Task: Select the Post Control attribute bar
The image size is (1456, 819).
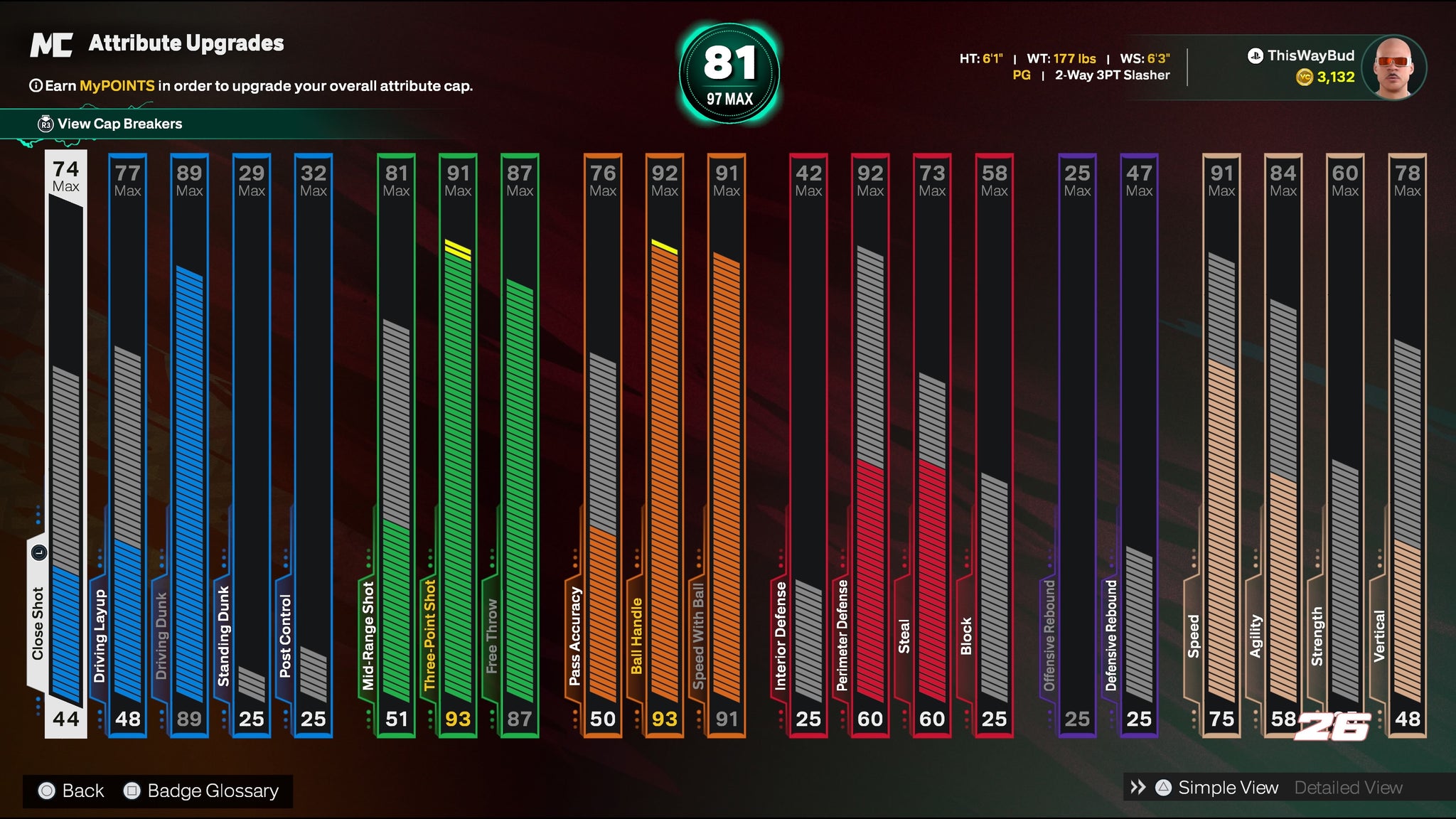Action: [314, 444]
